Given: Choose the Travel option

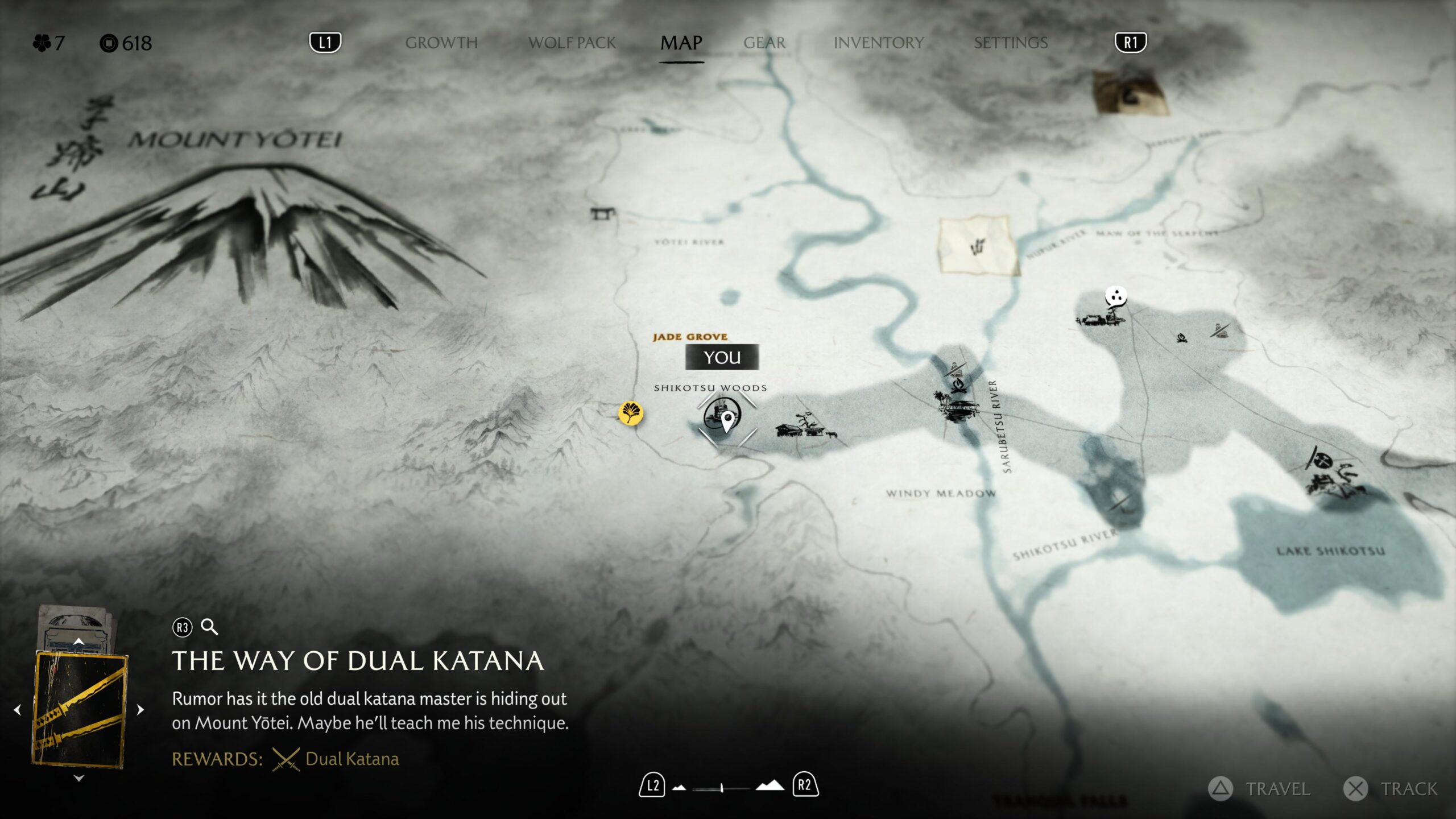Looking at the screenshot, I should click(1260, 789).
